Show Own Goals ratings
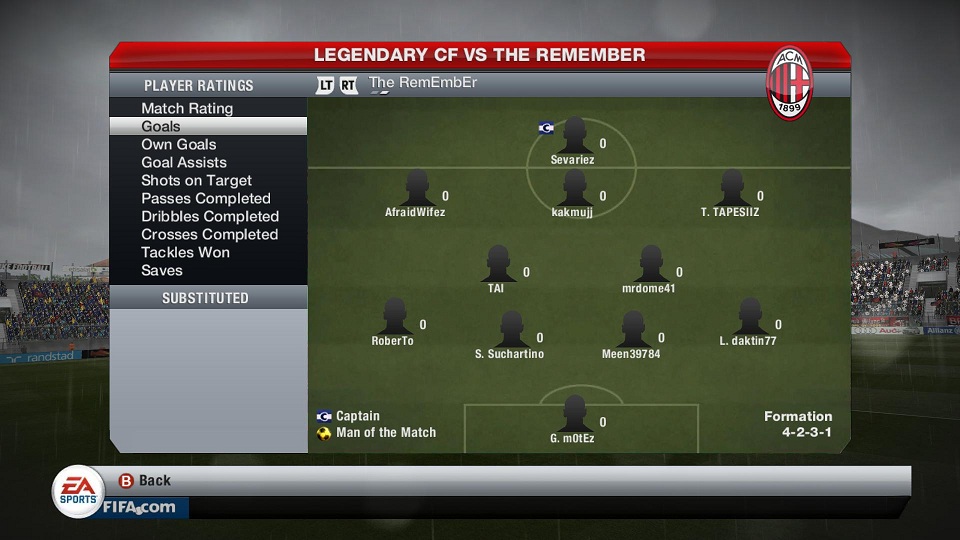 tap(179, 144)
